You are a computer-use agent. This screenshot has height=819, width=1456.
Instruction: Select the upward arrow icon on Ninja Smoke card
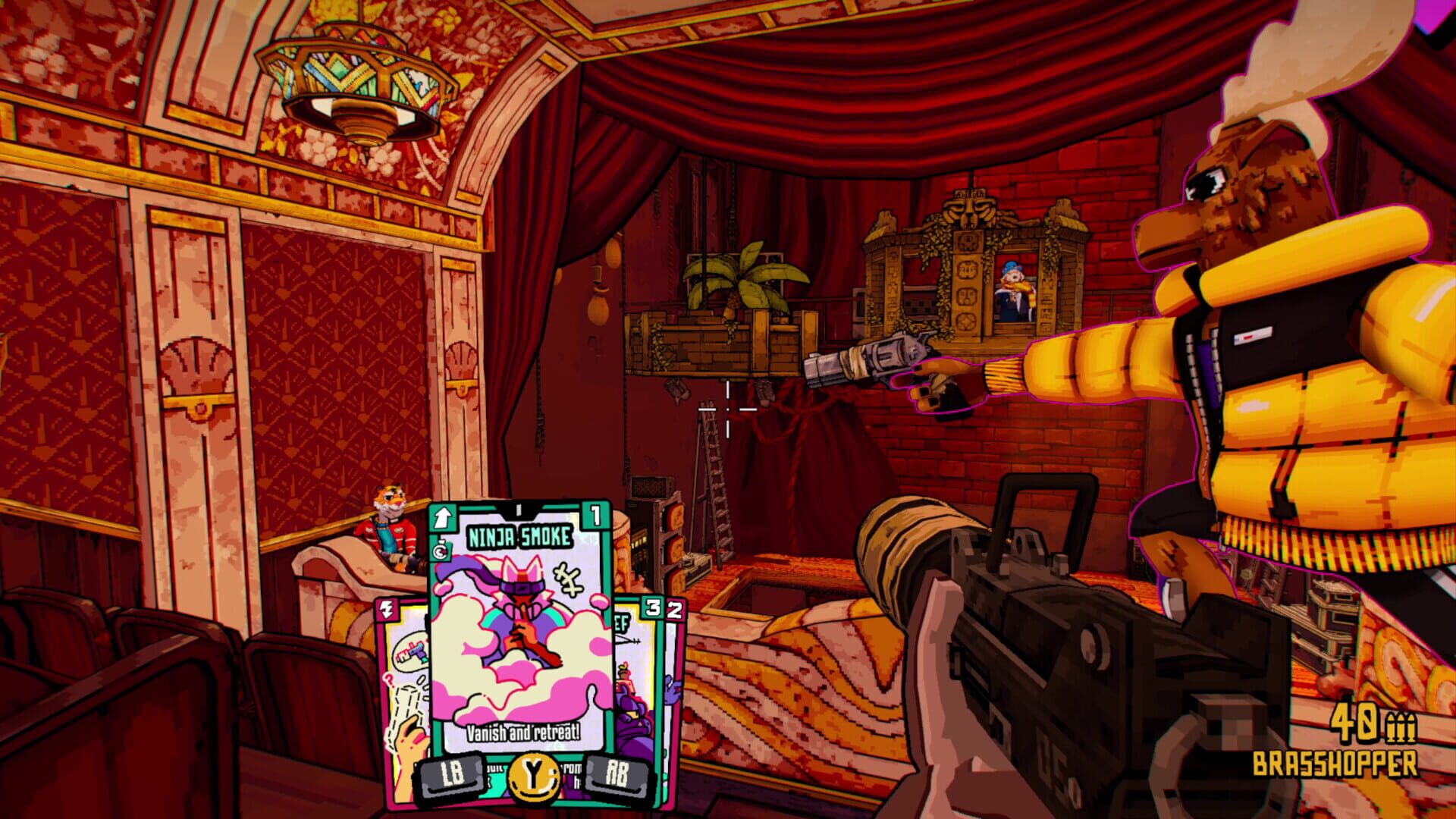[x=443, y=516]
